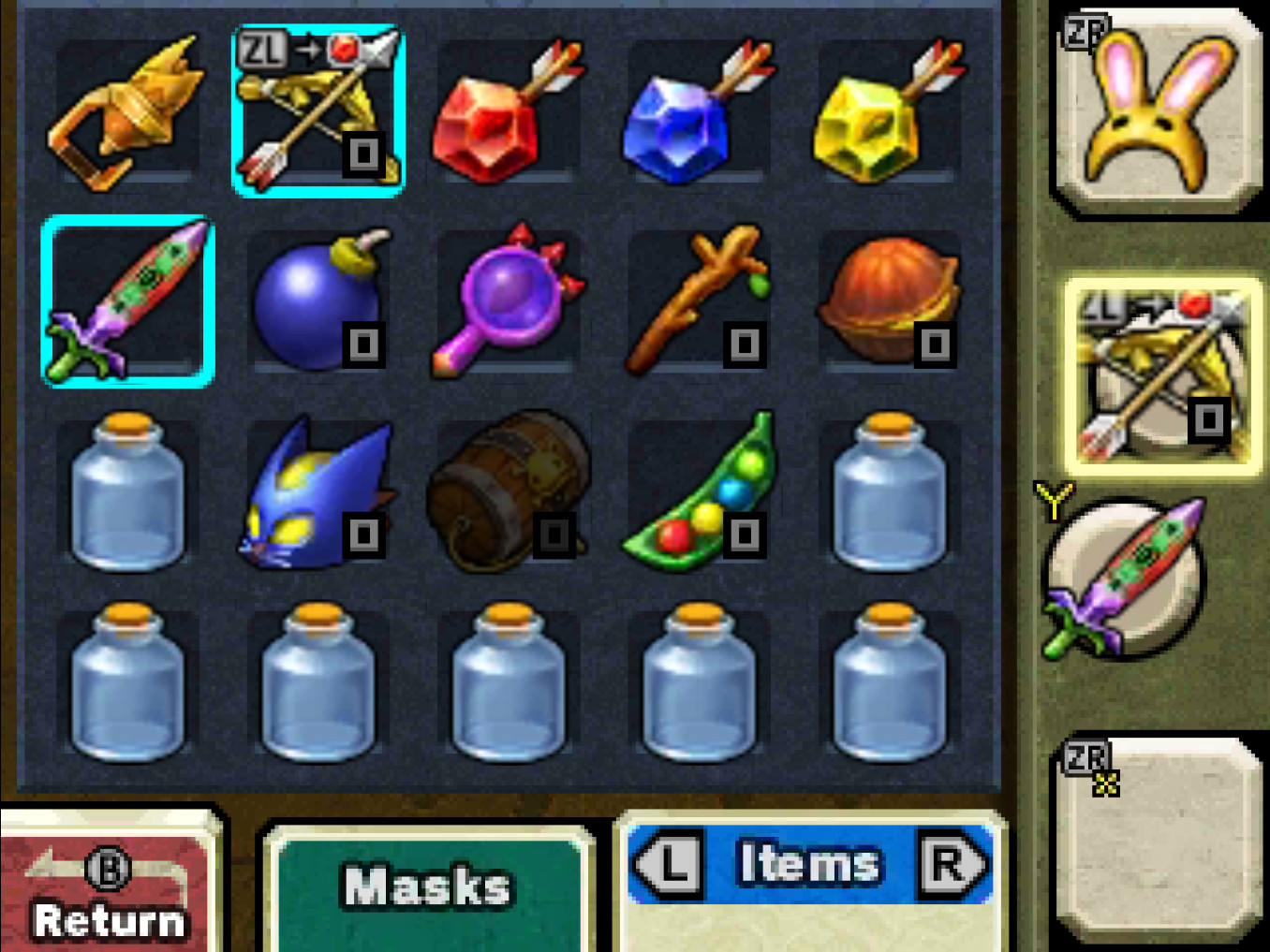This screenshot has height=952, width=1270.
Task: Select the Items tab header
Action: [x=807, y=863]
